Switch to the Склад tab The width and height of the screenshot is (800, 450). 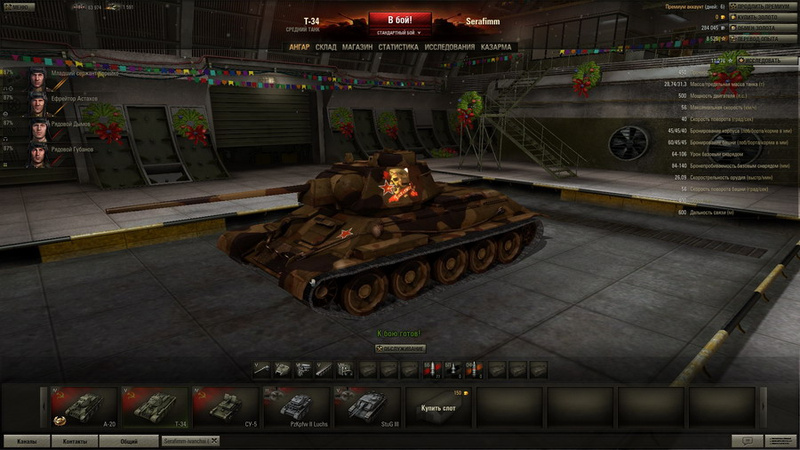[326, 47]
